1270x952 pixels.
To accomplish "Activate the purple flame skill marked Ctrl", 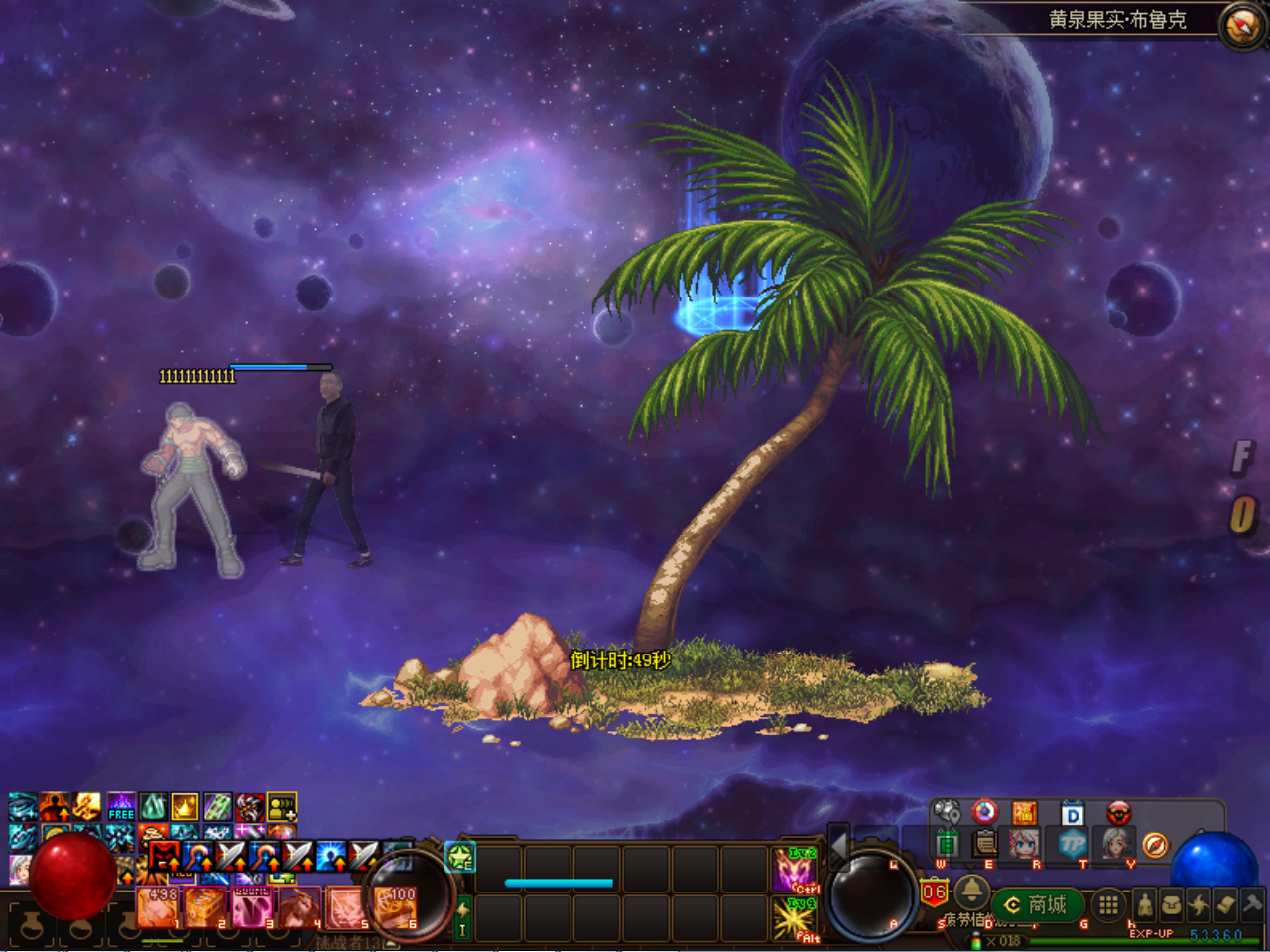I will point(796,870).
